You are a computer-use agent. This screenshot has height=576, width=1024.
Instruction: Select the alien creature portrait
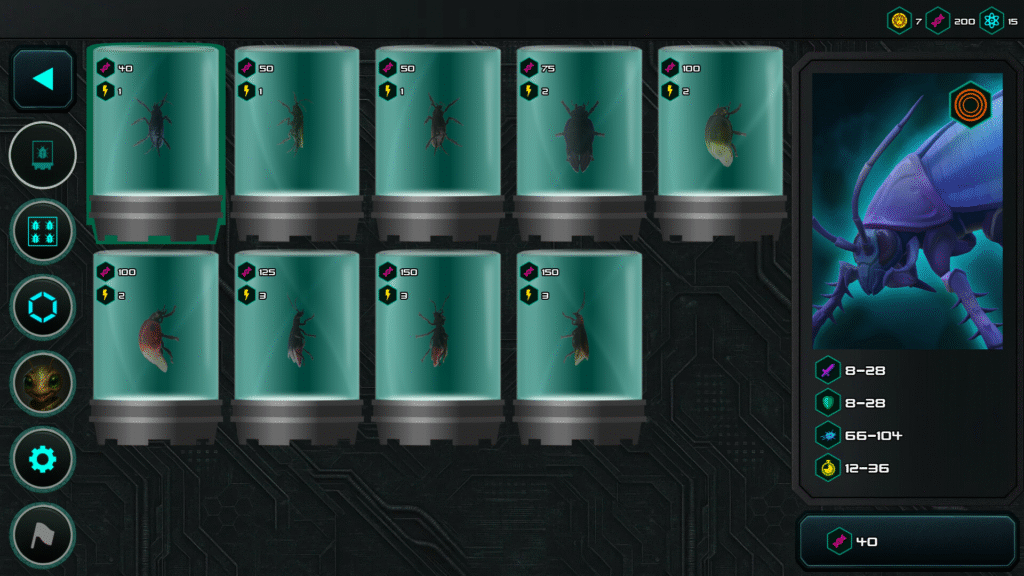43,383
